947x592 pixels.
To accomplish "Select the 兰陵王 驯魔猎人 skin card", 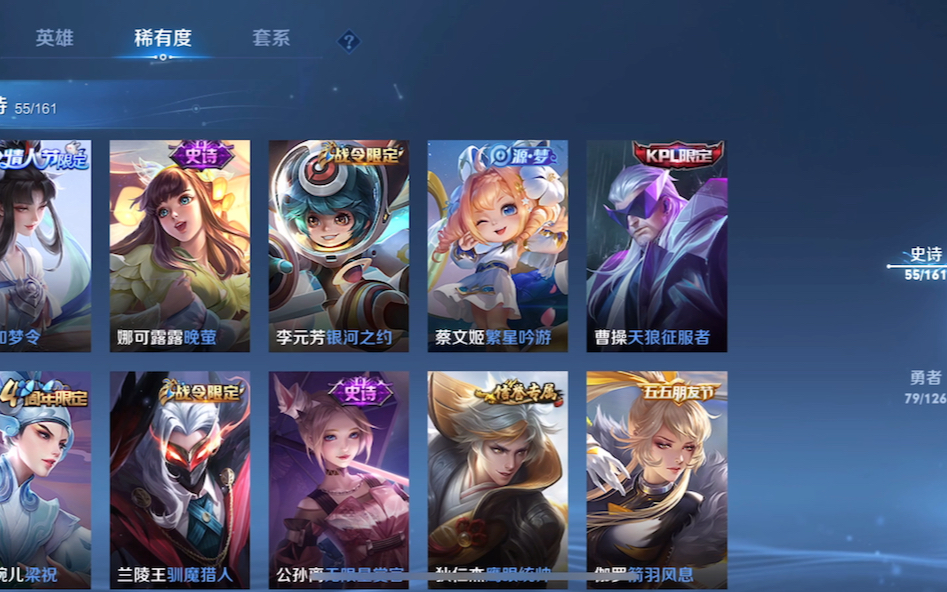I will (x=180, y=480).
